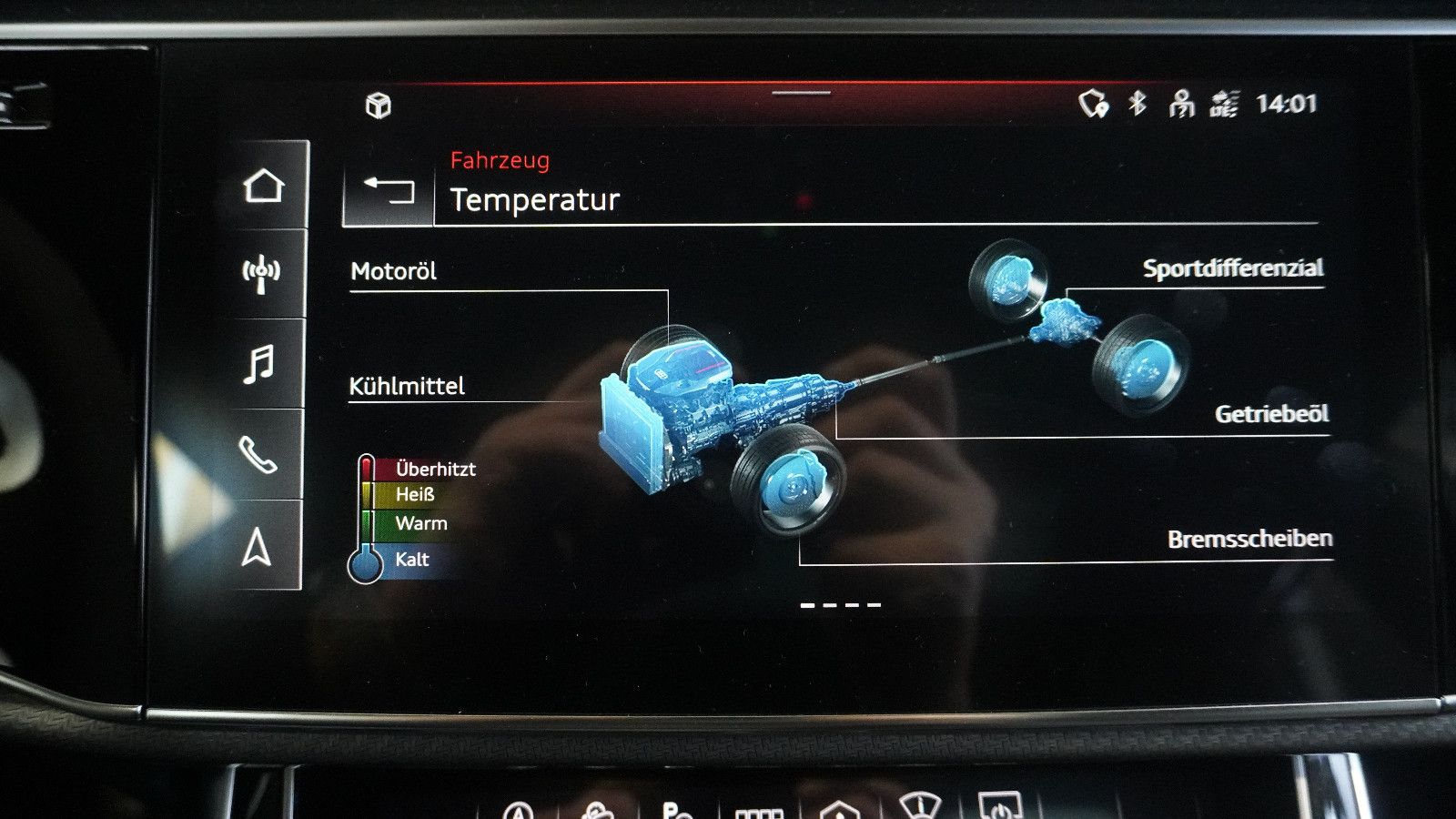Toggle parking assist with the P button

(671, 810)
